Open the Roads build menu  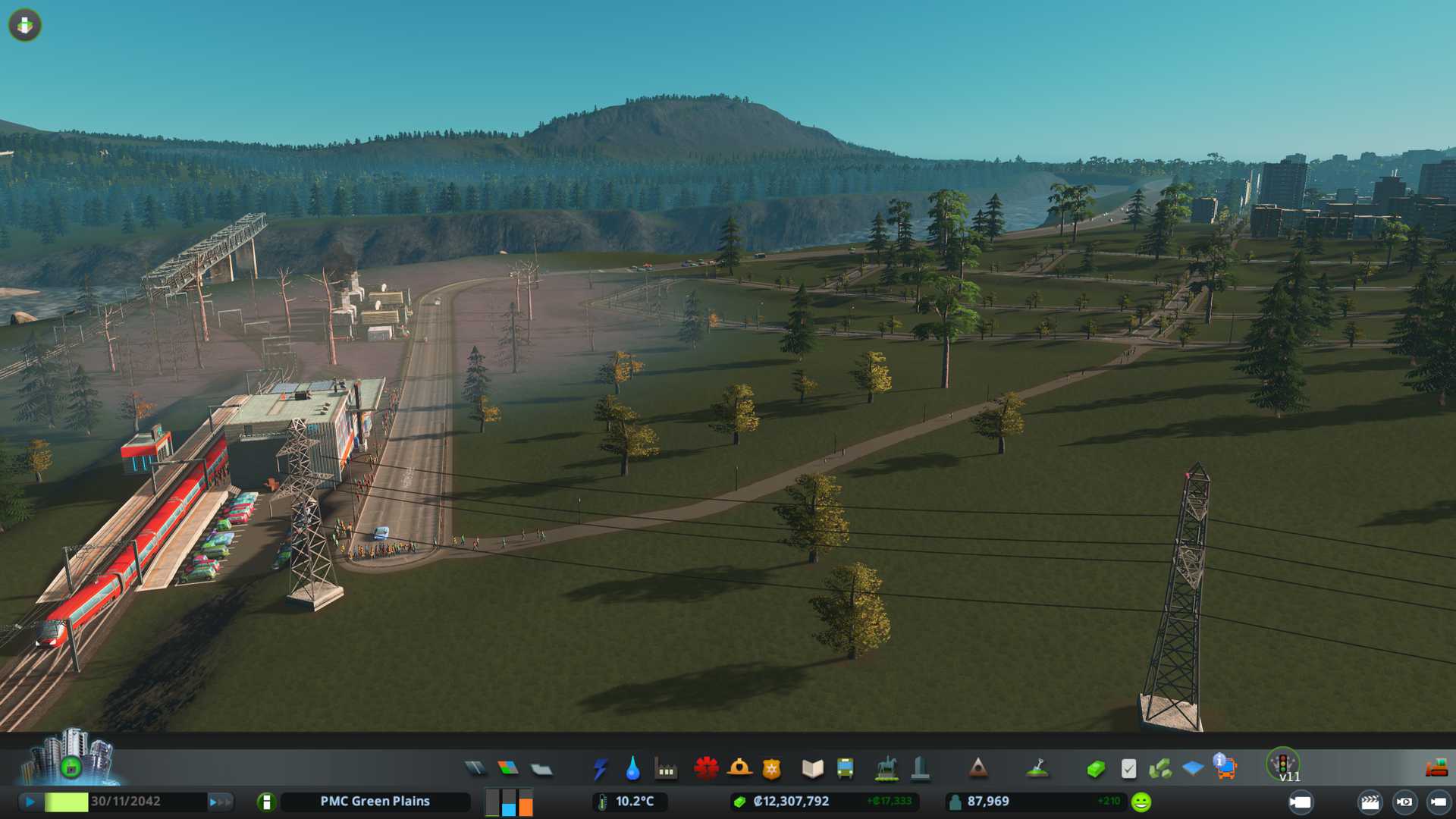pyautogui.click(x=475, y=769)
